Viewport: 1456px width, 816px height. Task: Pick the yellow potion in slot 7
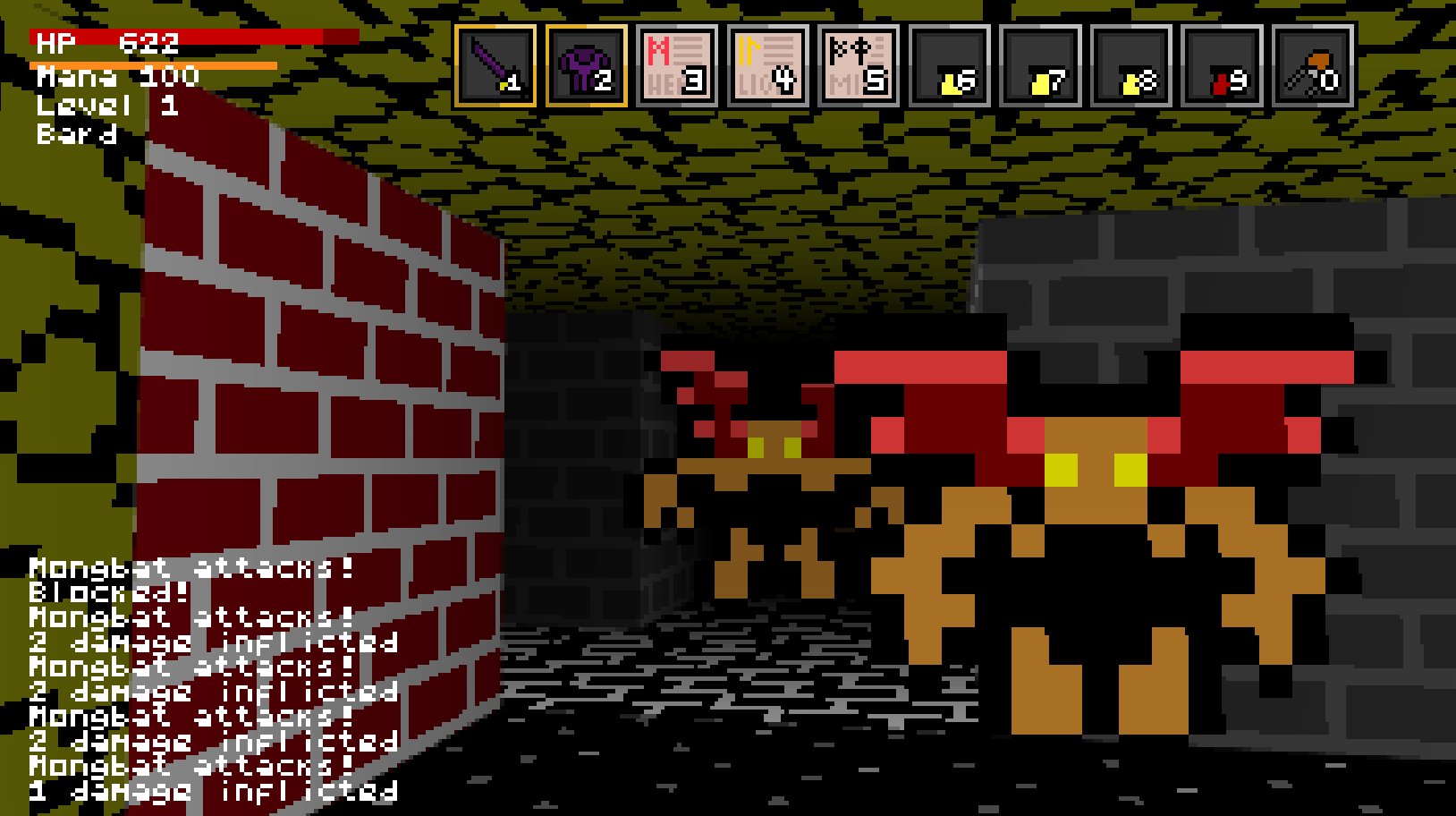1041,66
